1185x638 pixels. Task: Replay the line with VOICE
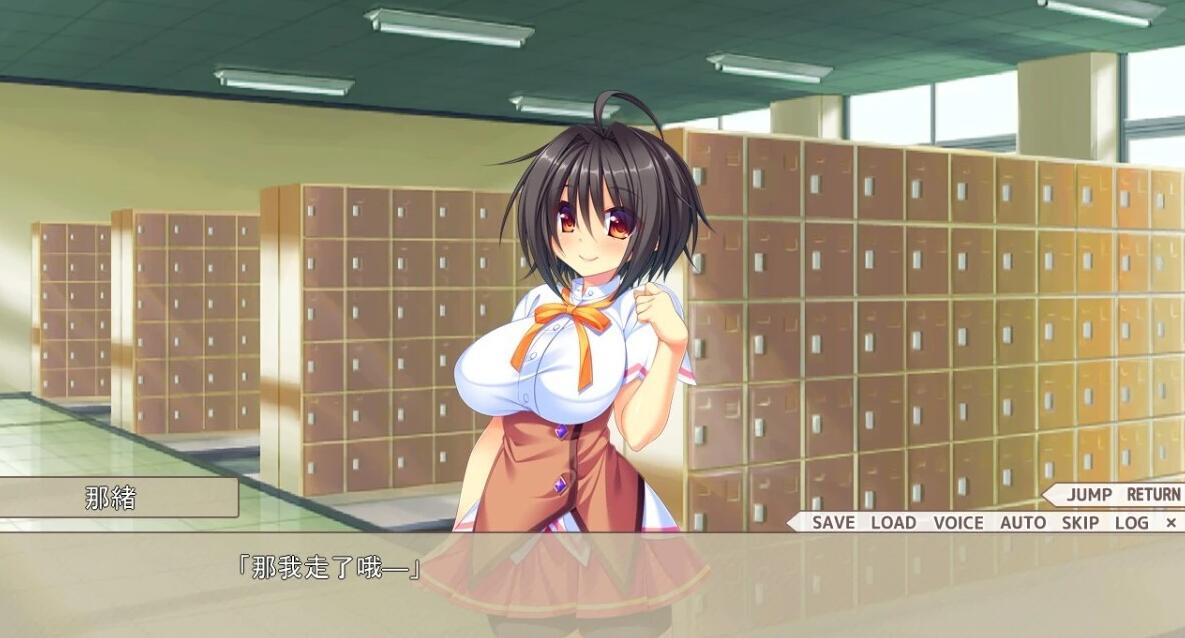click(958, 522)
